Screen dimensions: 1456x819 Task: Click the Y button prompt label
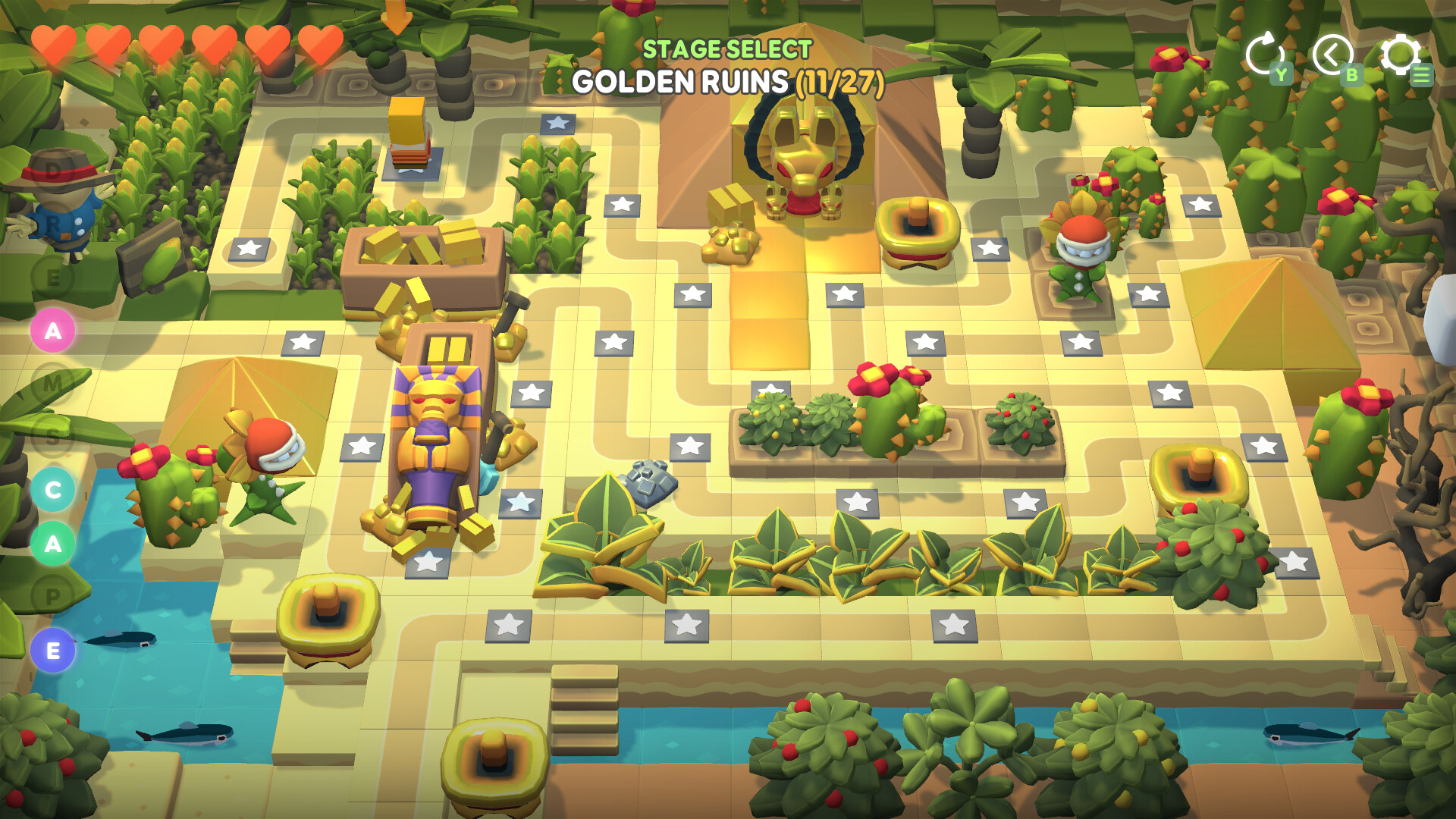(1280, 74)
